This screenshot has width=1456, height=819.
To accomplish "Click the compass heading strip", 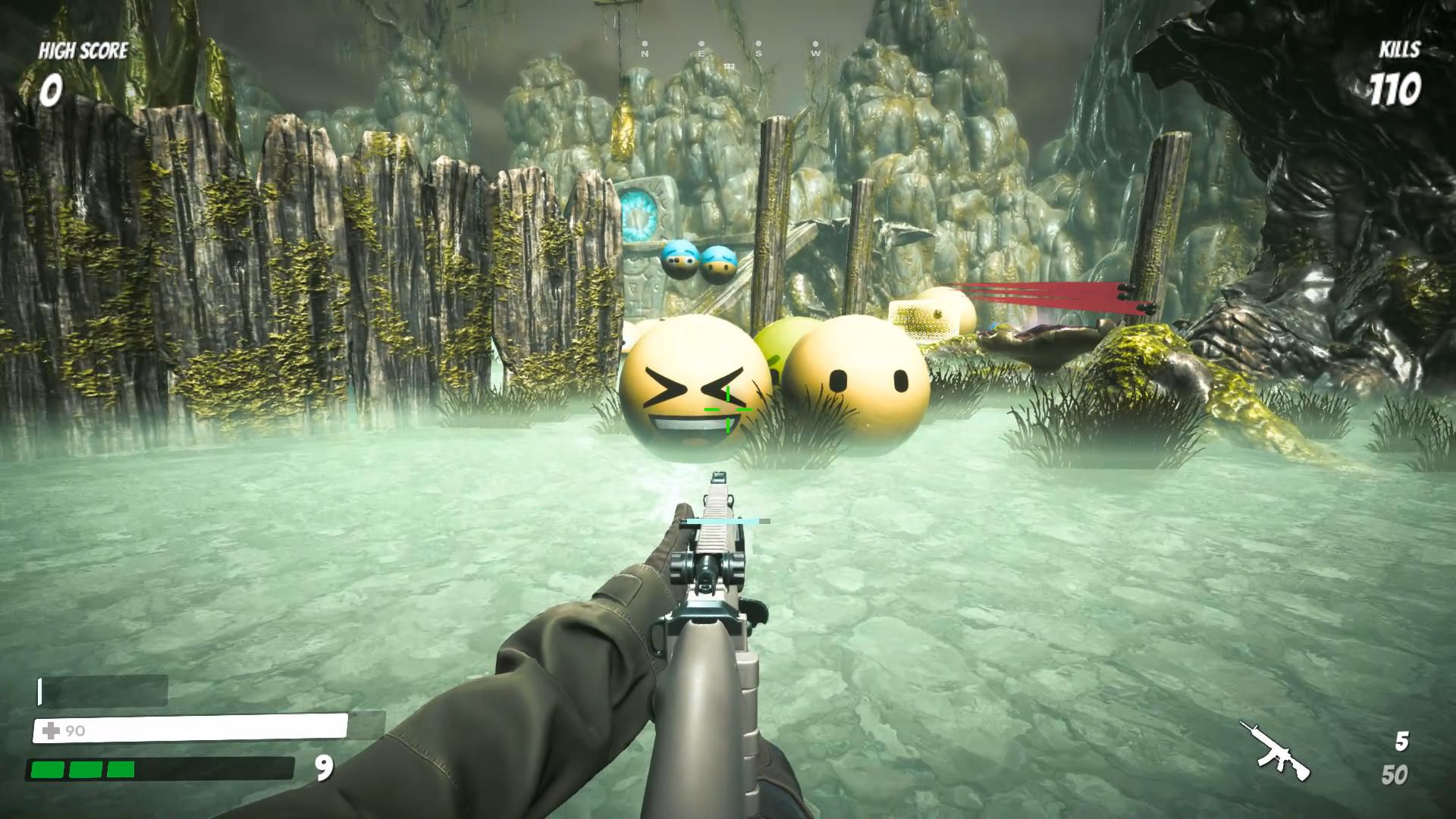I will pos(730,51).
